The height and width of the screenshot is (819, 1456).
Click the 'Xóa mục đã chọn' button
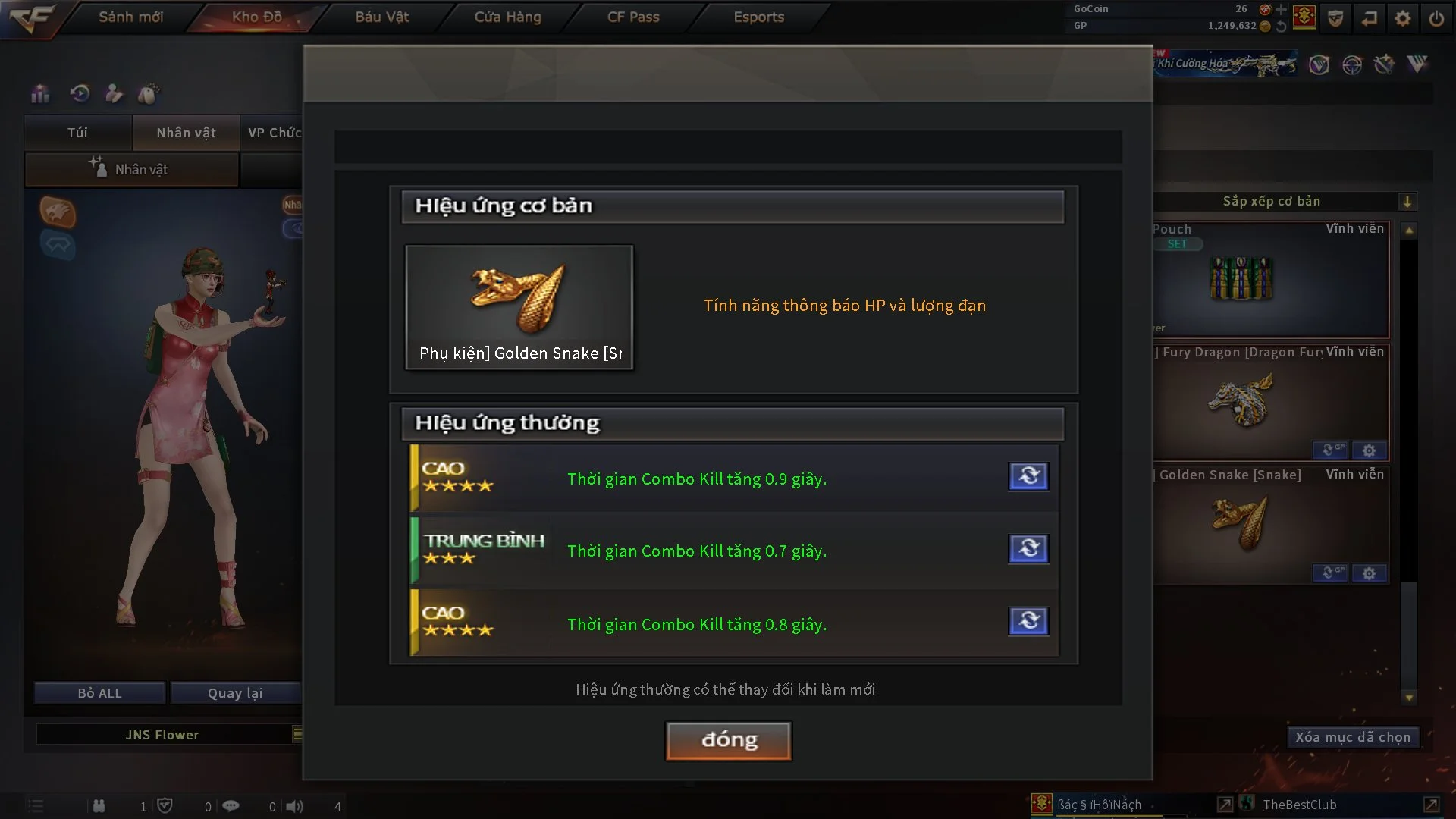[x=1353, y=736]
